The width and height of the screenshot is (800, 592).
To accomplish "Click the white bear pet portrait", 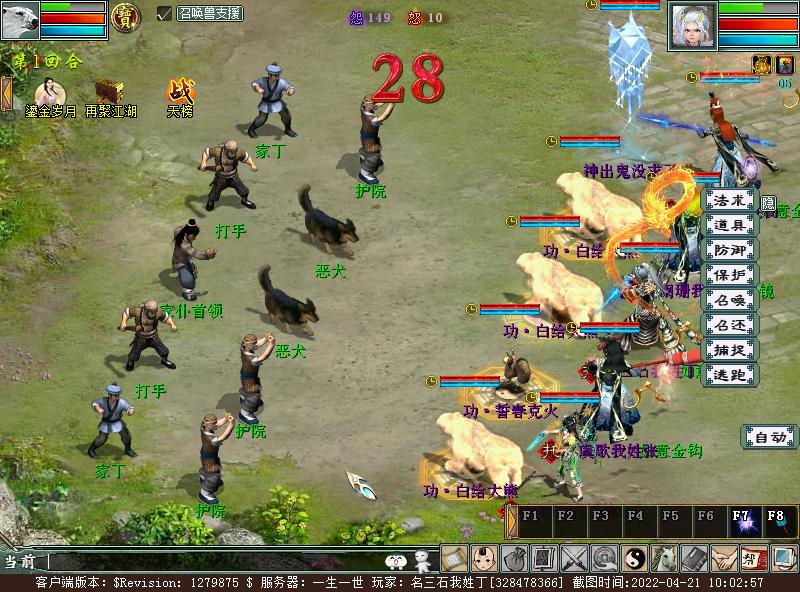I will [20, 19].
